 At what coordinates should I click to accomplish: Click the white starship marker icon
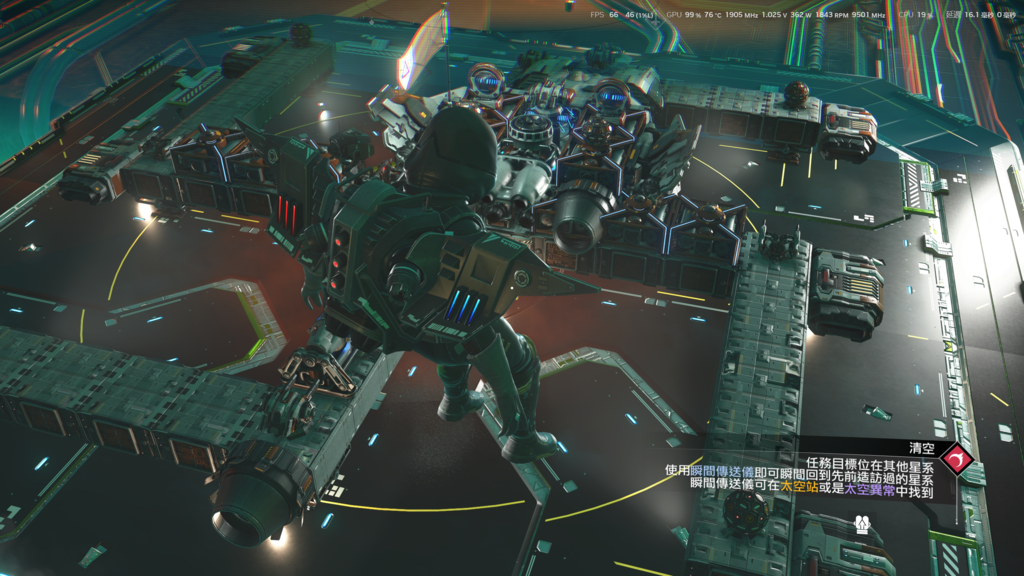point(862,524)
